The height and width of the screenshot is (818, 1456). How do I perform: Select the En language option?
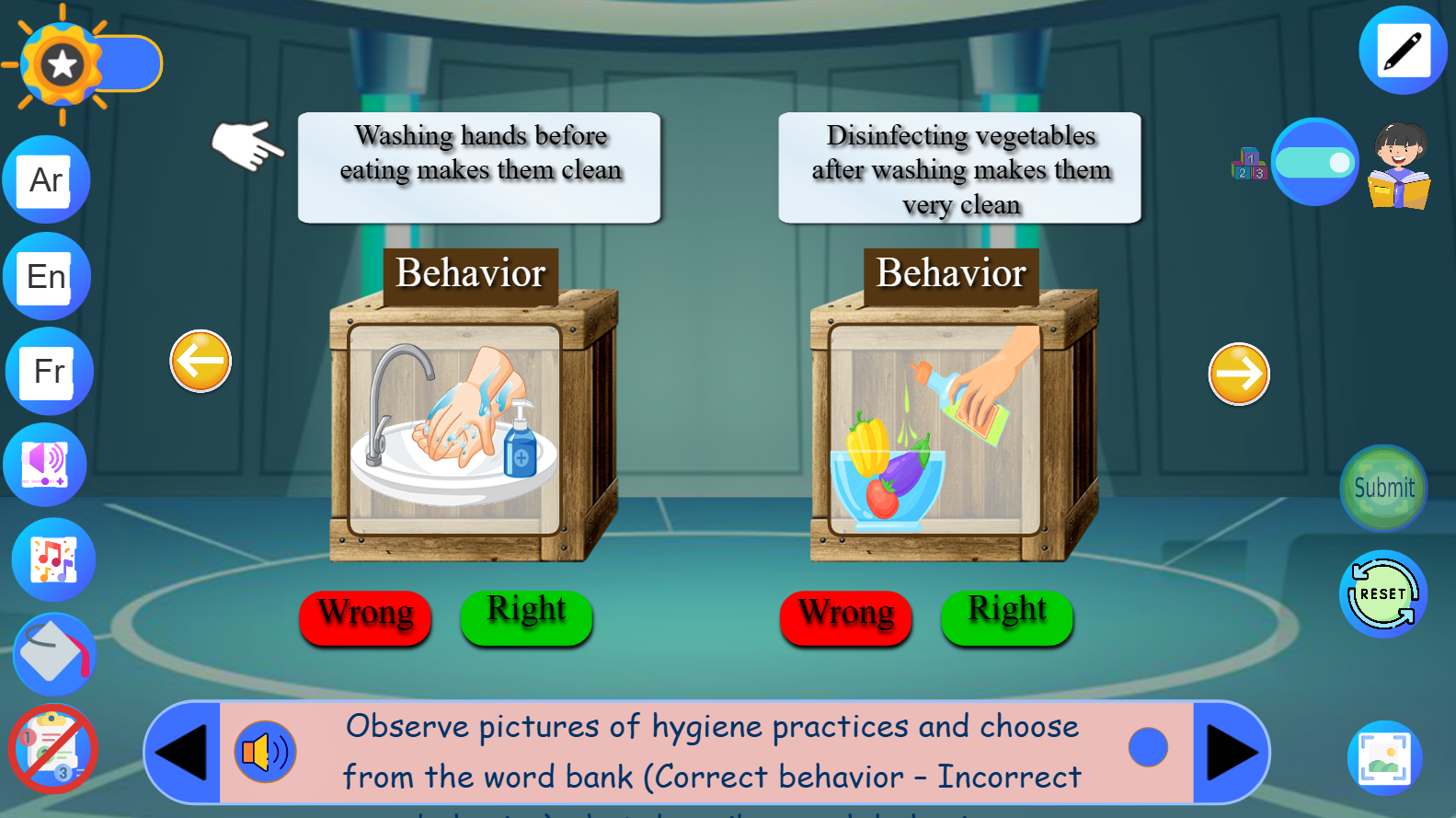click(46, 275)
